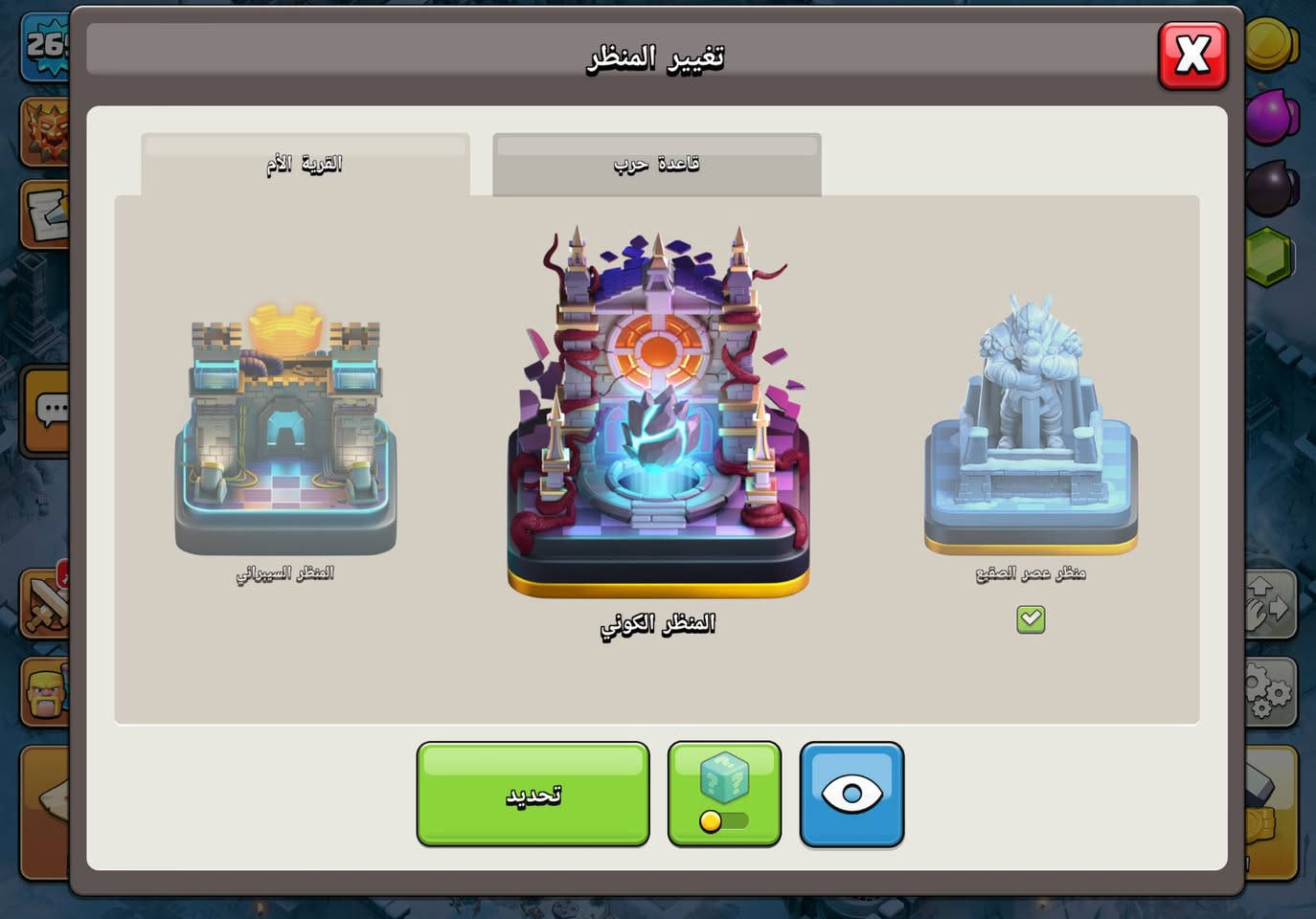Open the clan news scroll icon
The width and height of the screenshot is (1316, 919).
45,215
